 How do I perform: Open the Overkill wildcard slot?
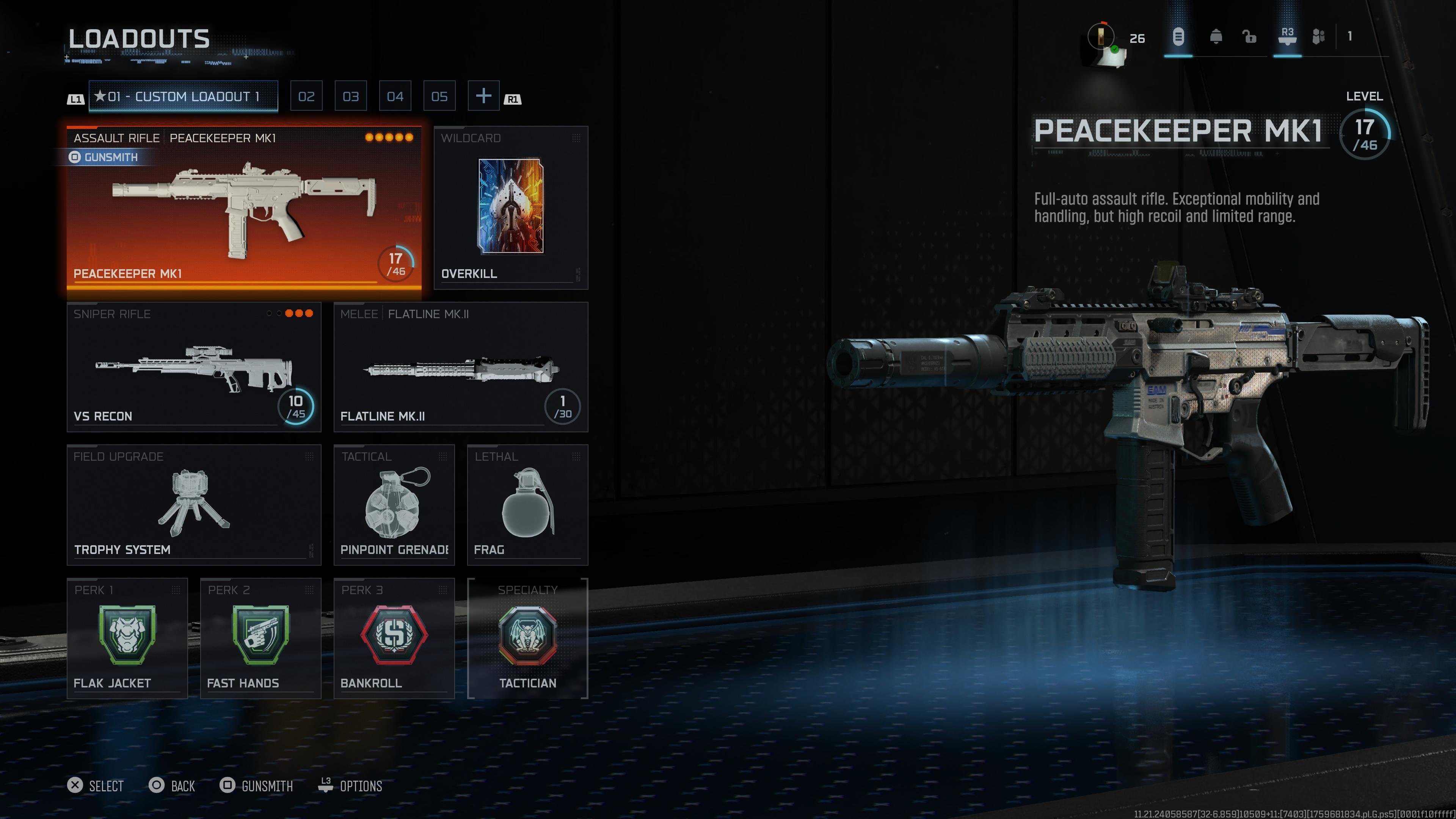[510, 207]
